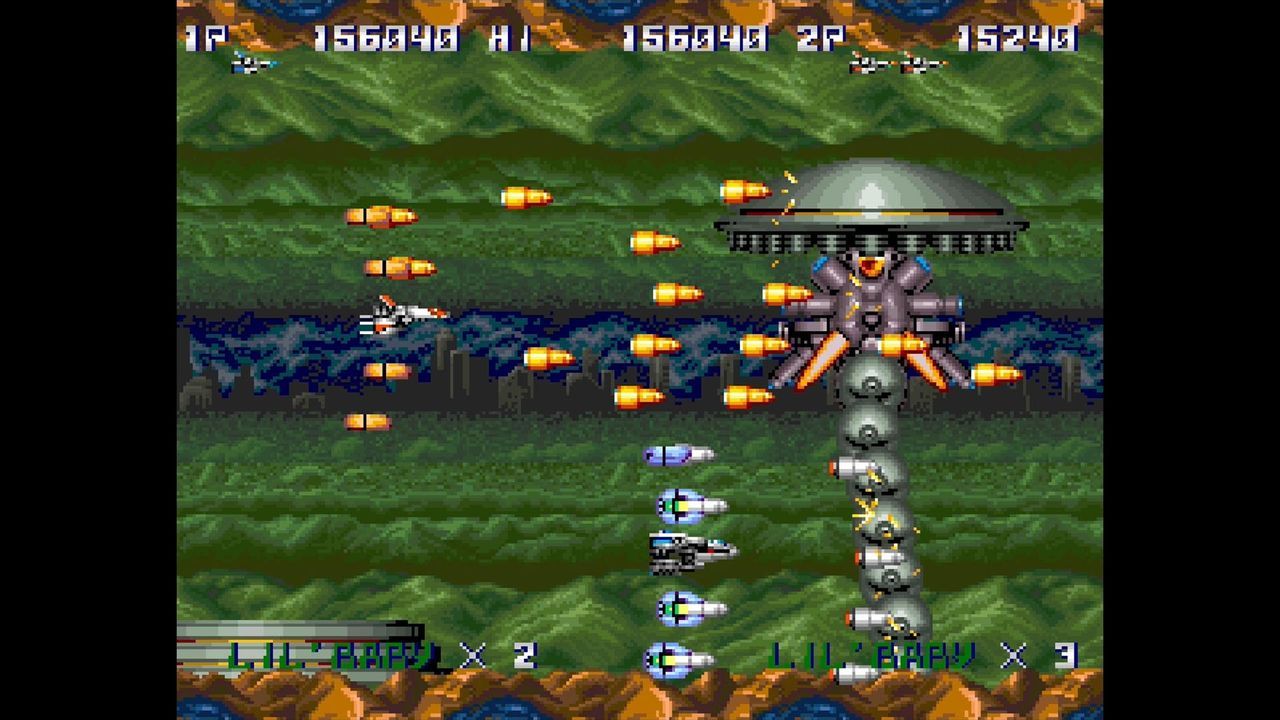Viewport: 1280px width, 720px height.
Task: Select the 1P label in the HUD
Action: (203, 40)
